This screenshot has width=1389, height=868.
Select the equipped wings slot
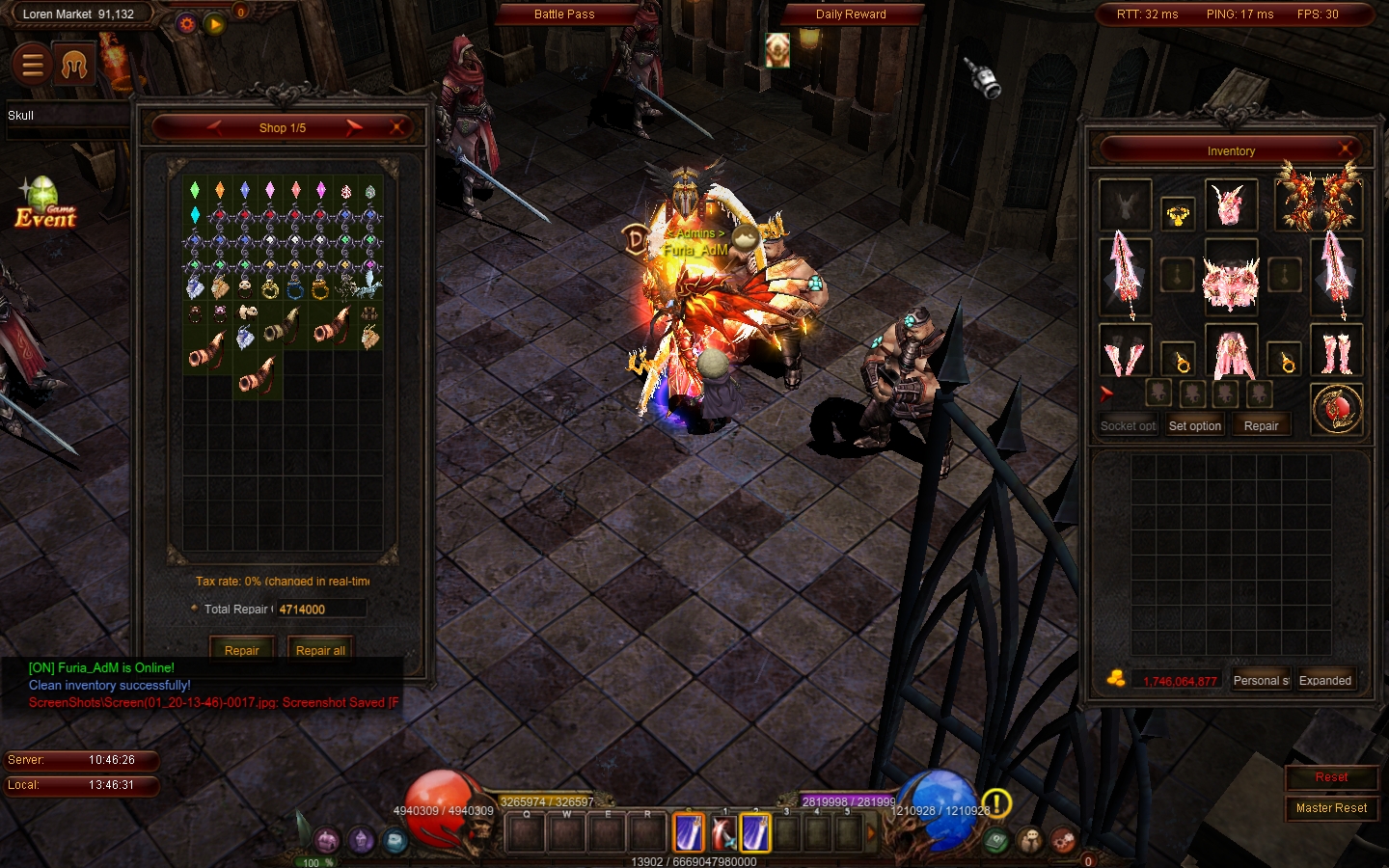(1319, 198)
